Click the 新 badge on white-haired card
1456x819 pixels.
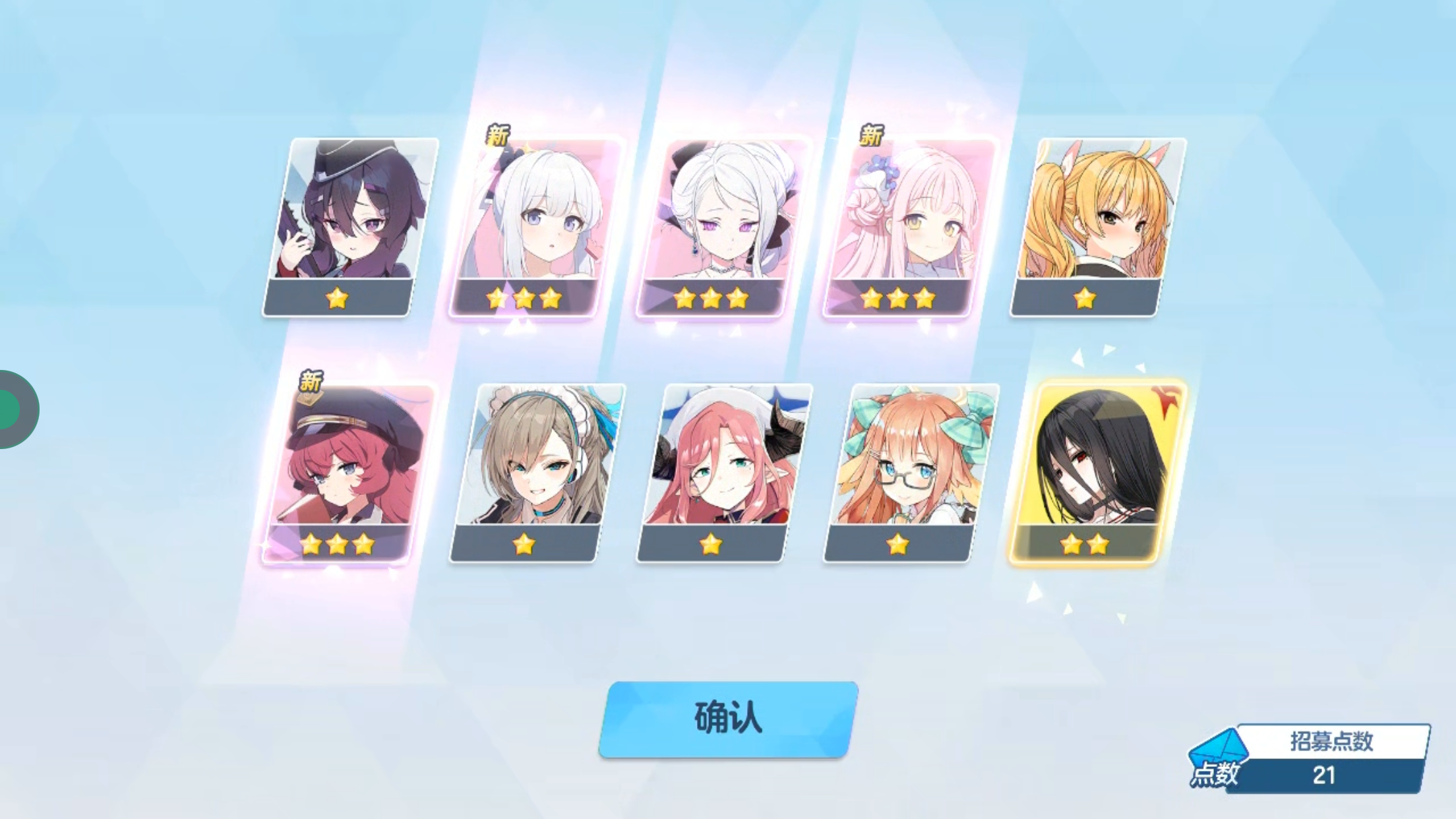click(499, 136)
